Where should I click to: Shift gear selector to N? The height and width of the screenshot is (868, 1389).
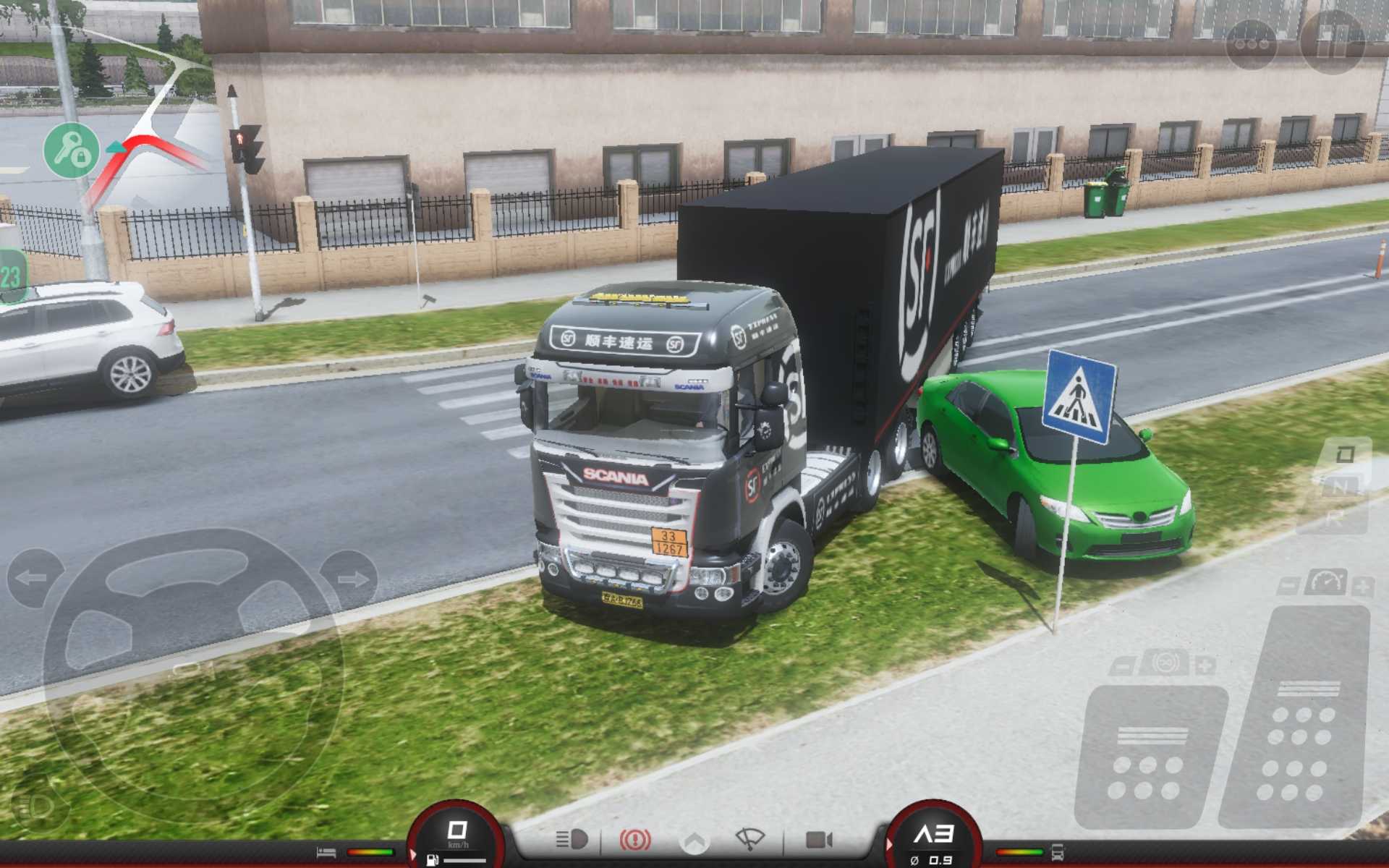[x=1340, y=487]
